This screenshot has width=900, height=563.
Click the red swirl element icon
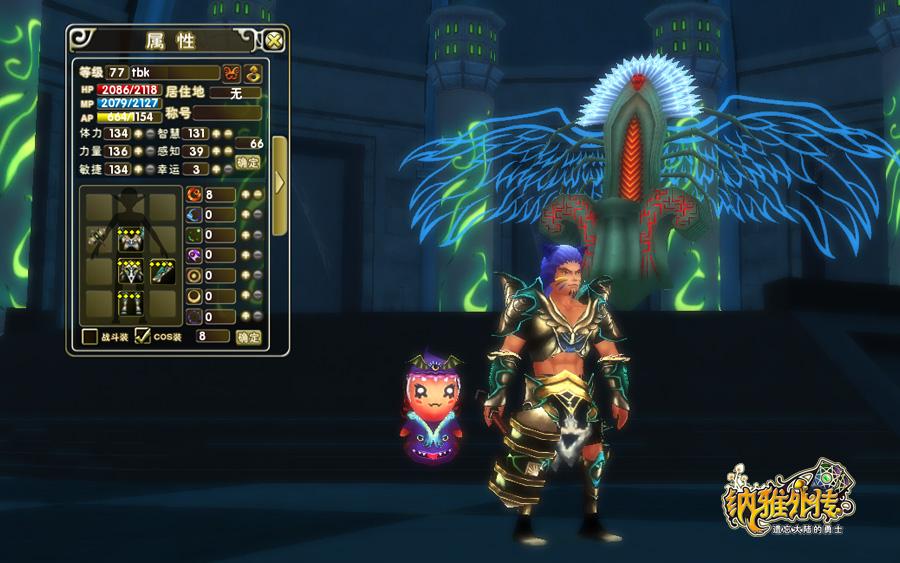pos(192,194)
